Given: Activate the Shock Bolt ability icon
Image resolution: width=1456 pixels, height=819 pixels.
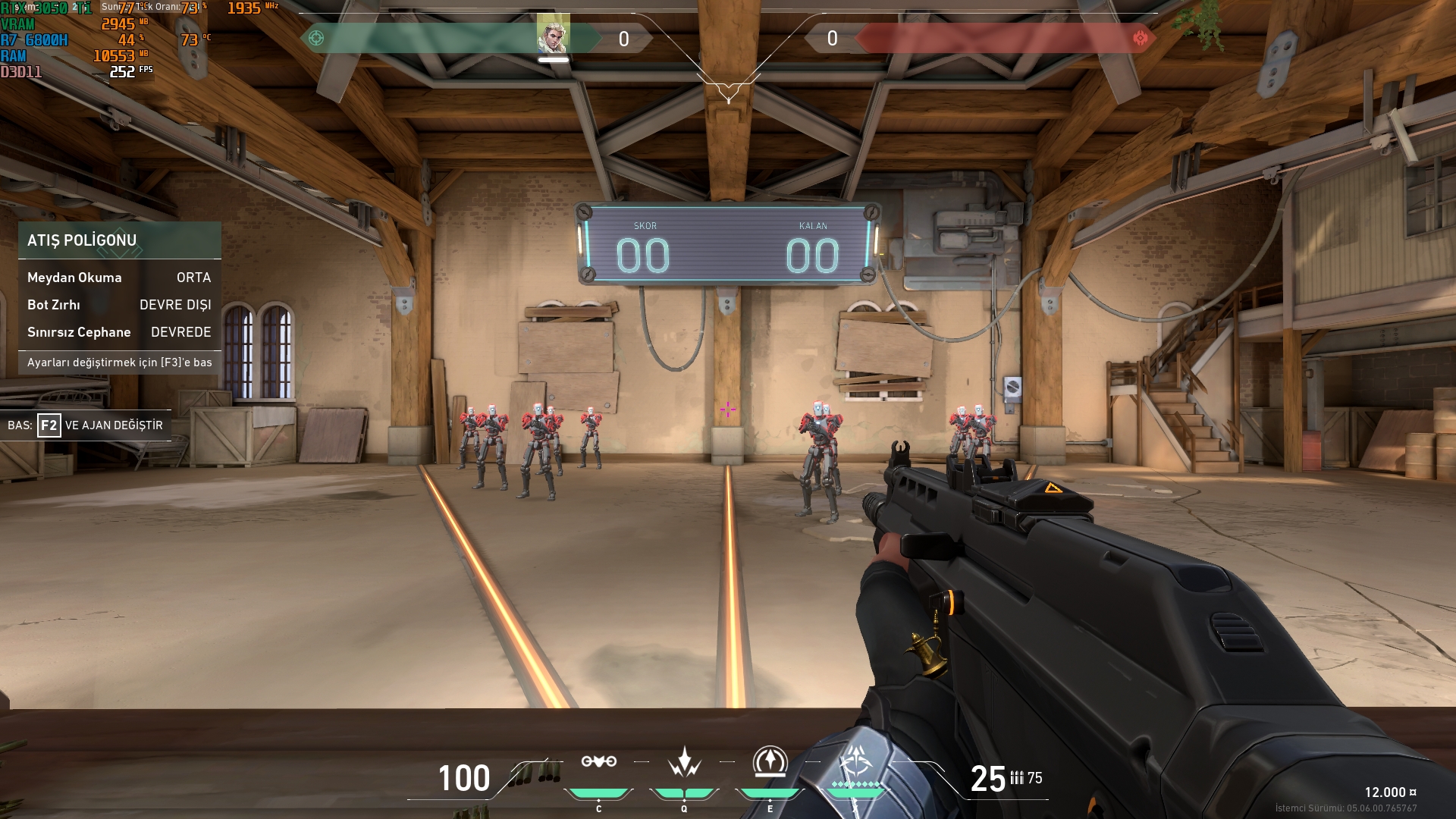Looking at the screenshot, I should pyautogui.click(x=684, y=761).
